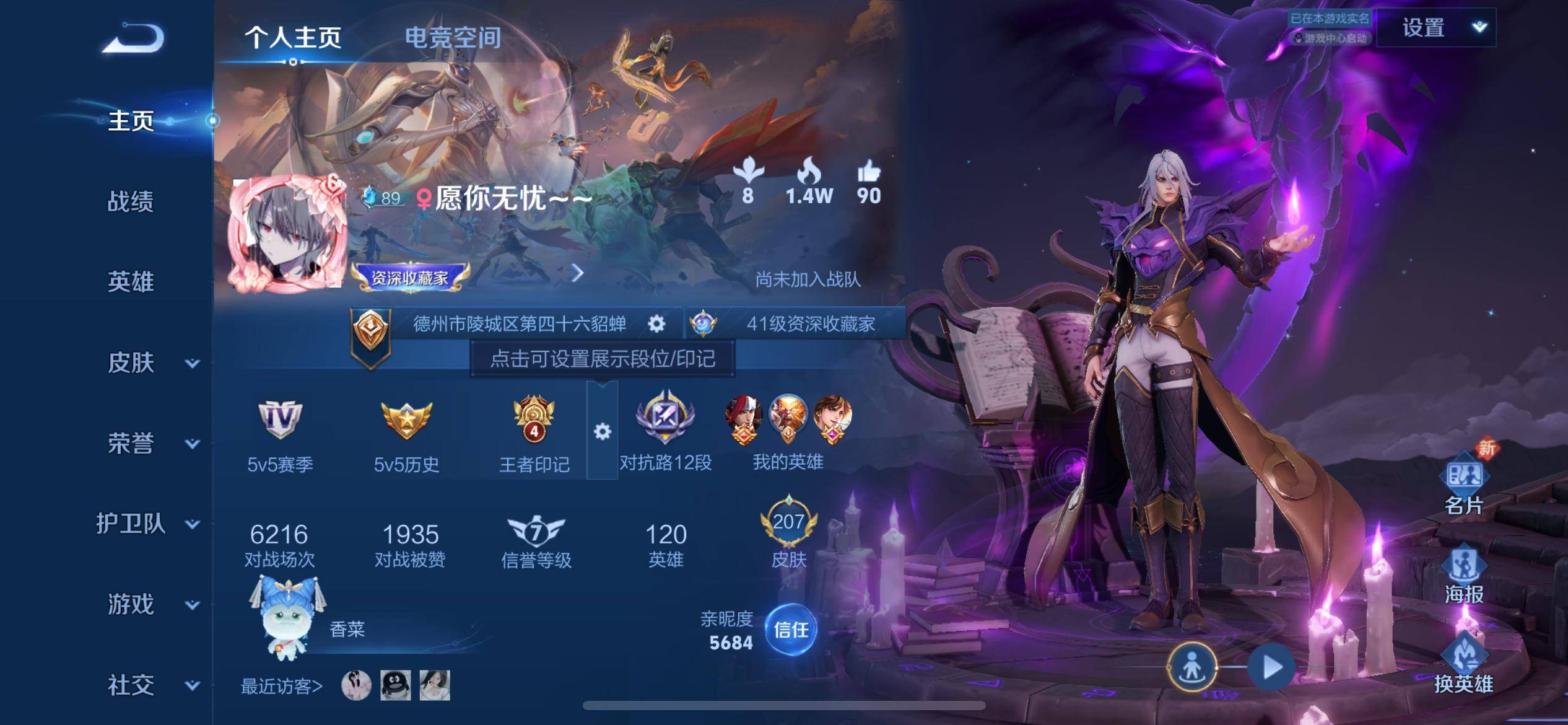Viewport: 1568px width, 725px height.
Task: Click the 资深收藏家 title badge
Action: point(409,277)
